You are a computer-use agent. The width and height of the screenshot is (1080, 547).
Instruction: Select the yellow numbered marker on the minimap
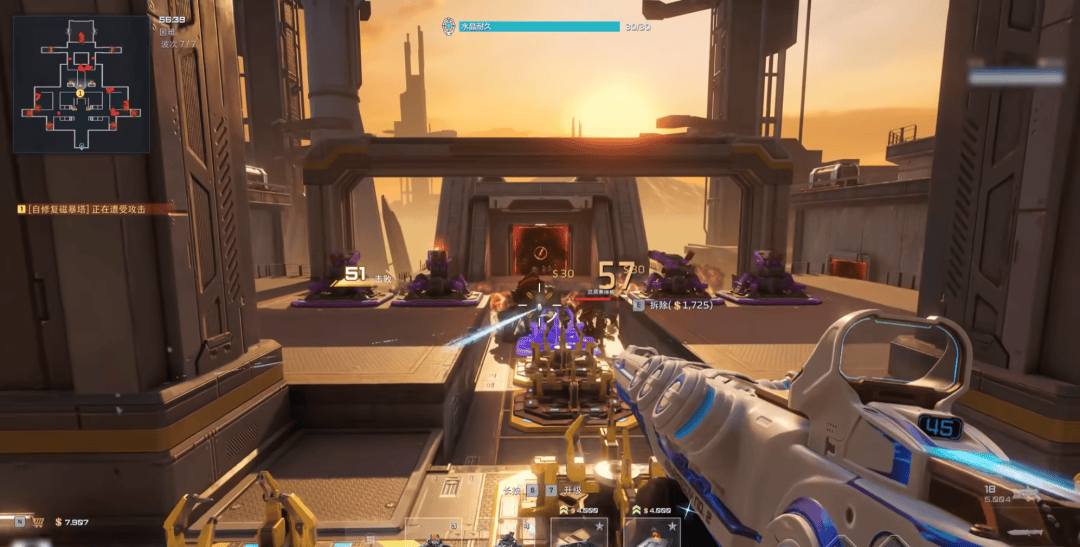coord(80,93)
